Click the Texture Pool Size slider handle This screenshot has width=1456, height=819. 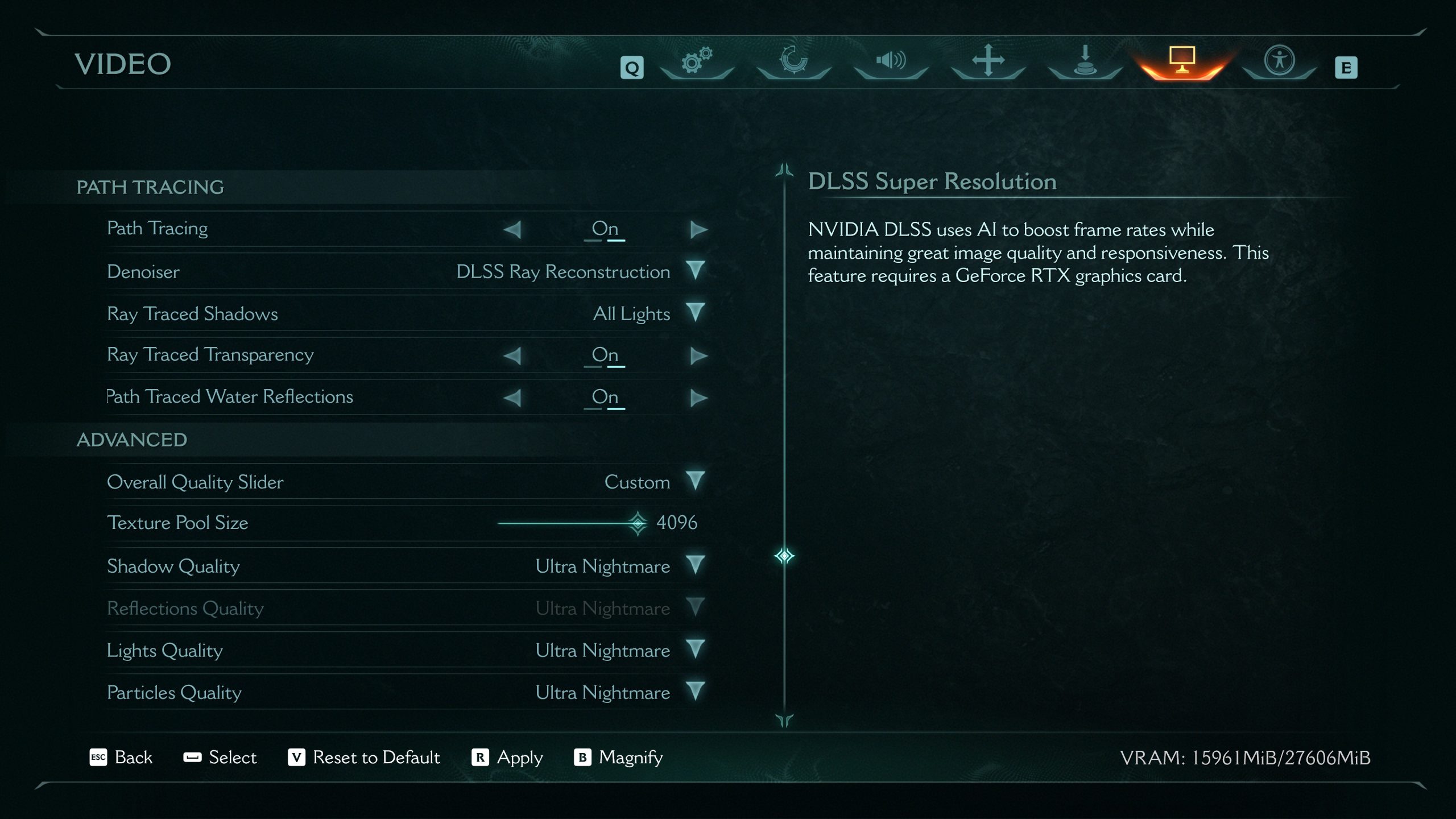pyautogui.click(x=638, y=523)
